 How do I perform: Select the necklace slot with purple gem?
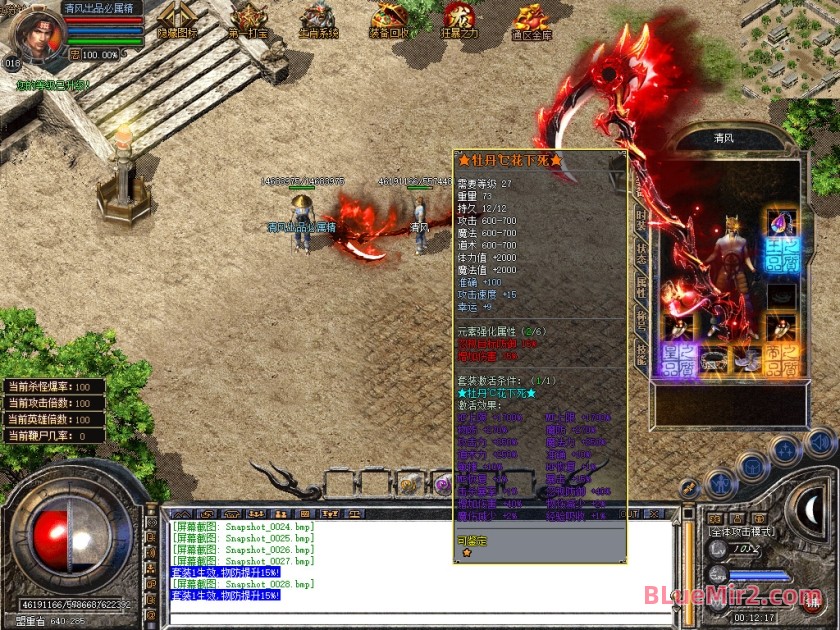[x=780, y=222]
